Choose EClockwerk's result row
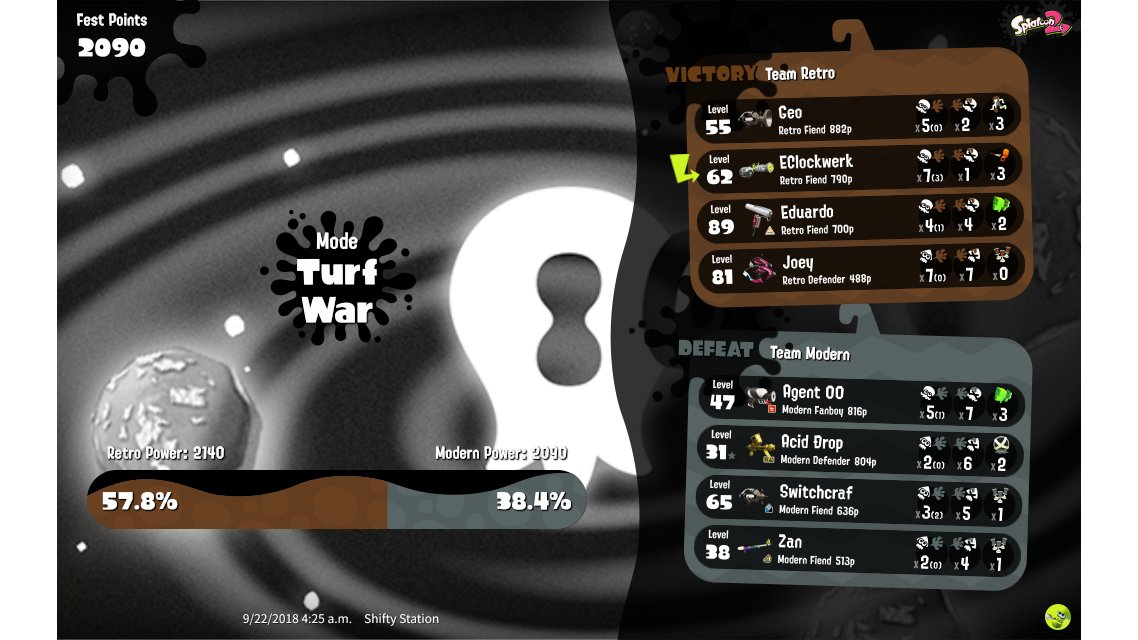This screenshot has height=640, width=1138. pyautogui.click(x=860, y=168)
